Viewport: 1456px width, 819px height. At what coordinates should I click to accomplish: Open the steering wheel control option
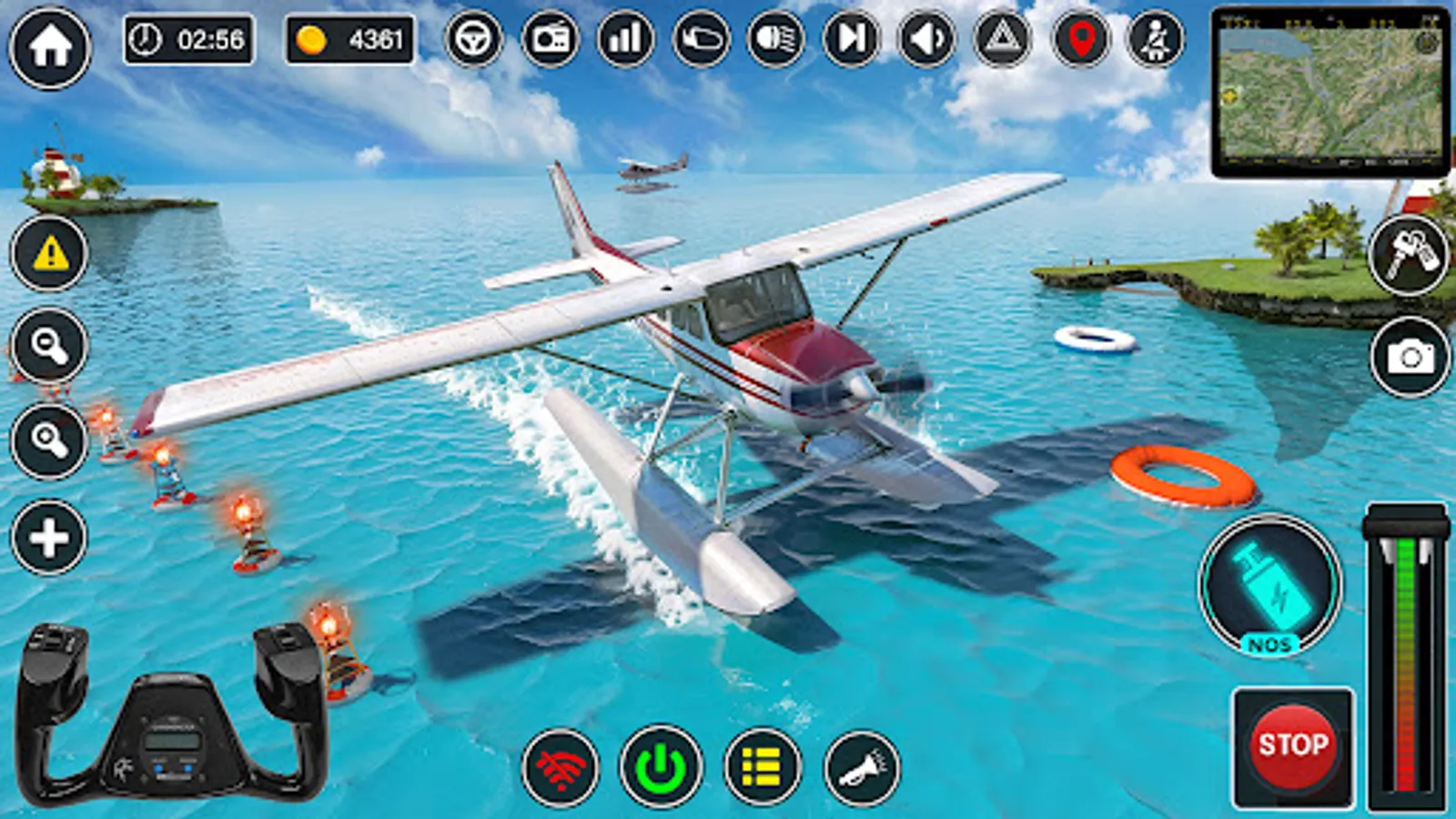[472, 40]
